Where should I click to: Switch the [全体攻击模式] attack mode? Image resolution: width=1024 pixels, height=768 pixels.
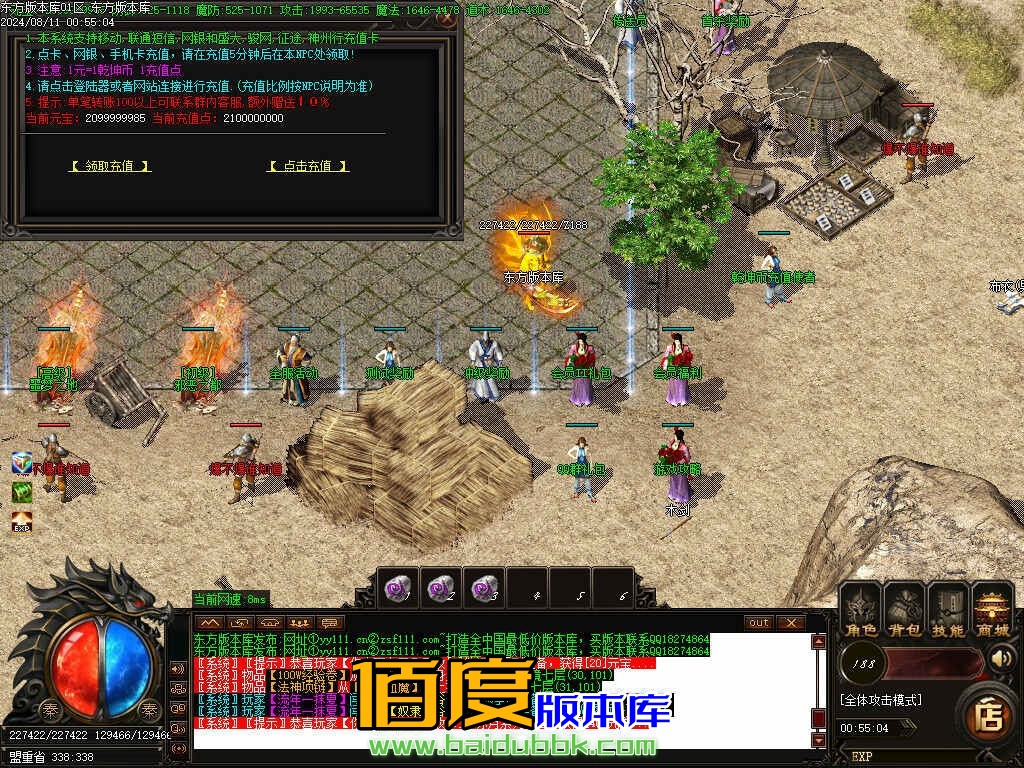pyautogui.click(x=881, y=700)
